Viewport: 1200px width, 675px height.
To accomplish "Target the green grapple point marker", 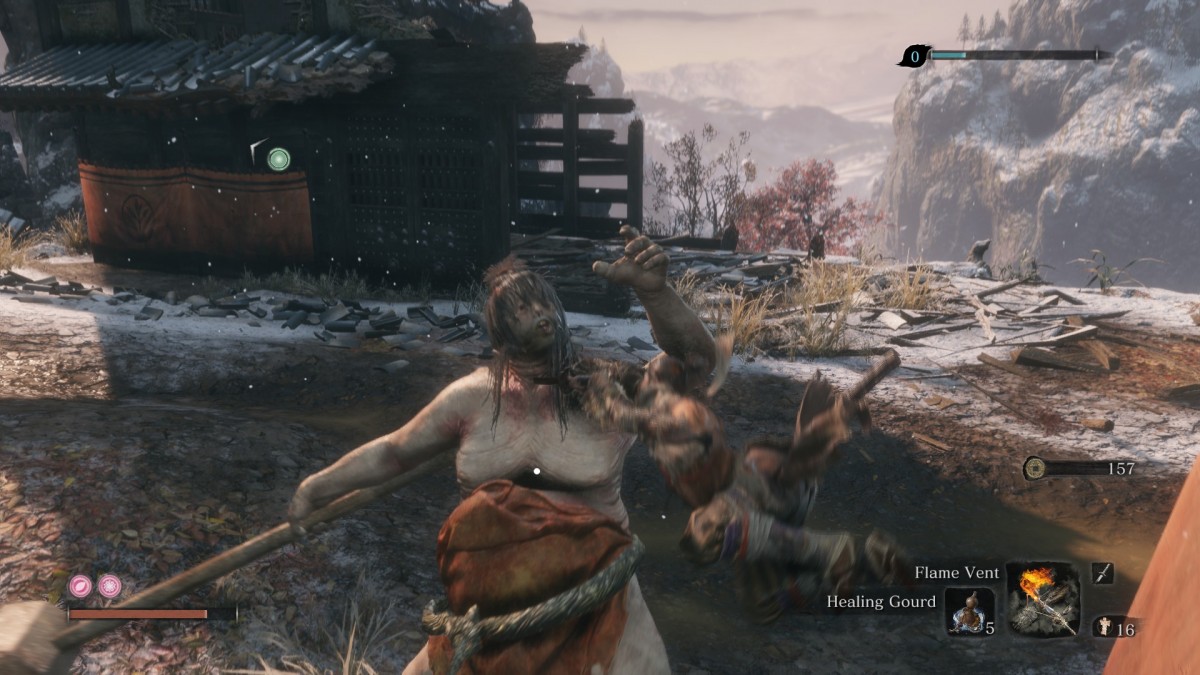I will click(x=278, y=158).
